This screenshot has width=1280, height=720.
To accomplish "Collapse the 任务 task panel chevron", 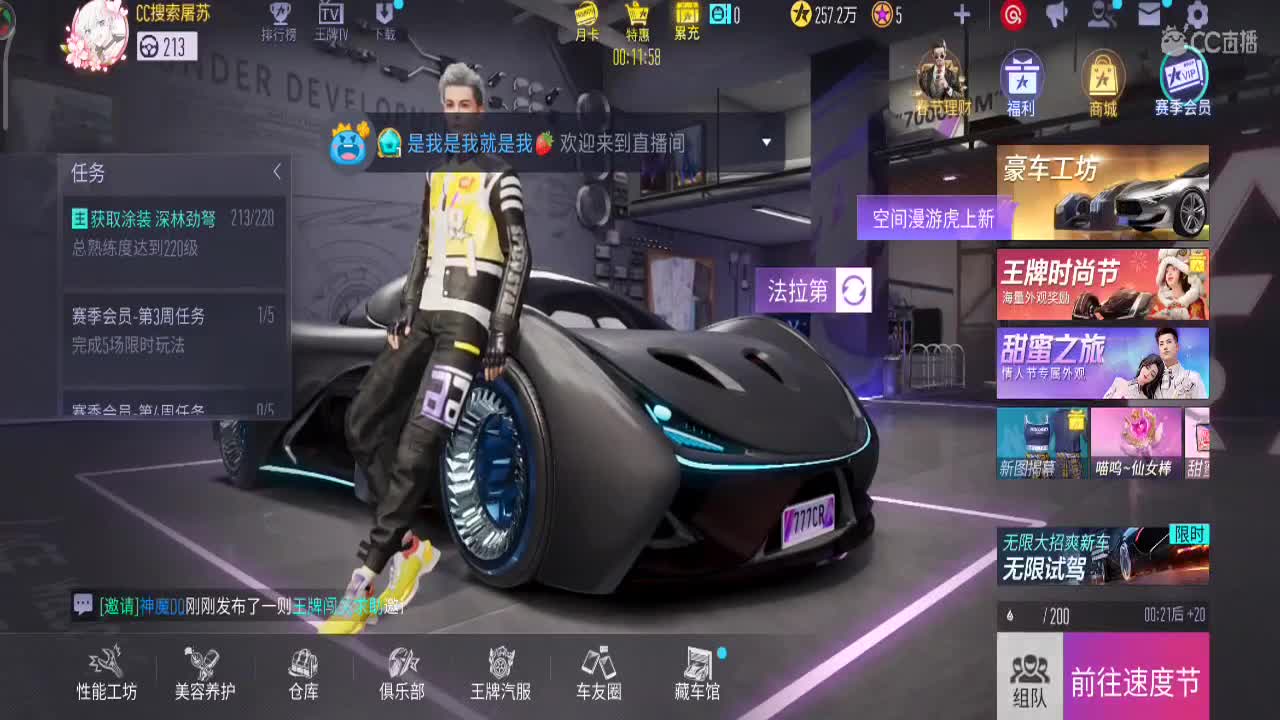I will [278, 170].
